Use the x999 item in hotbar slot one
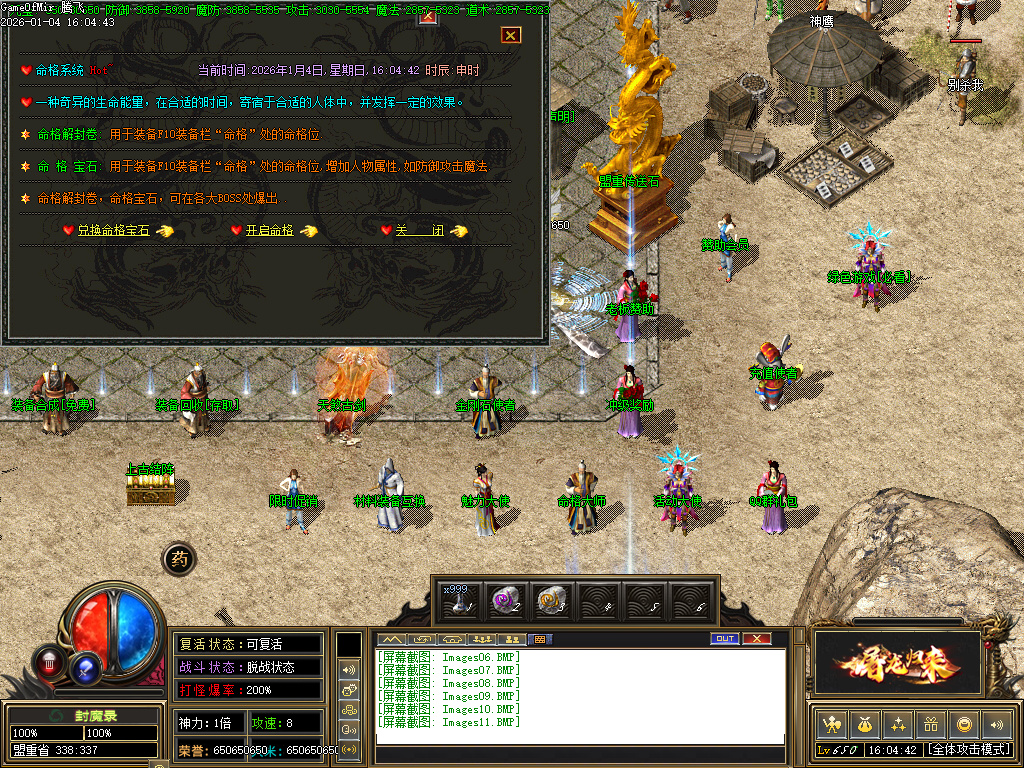 coord(461,600)
